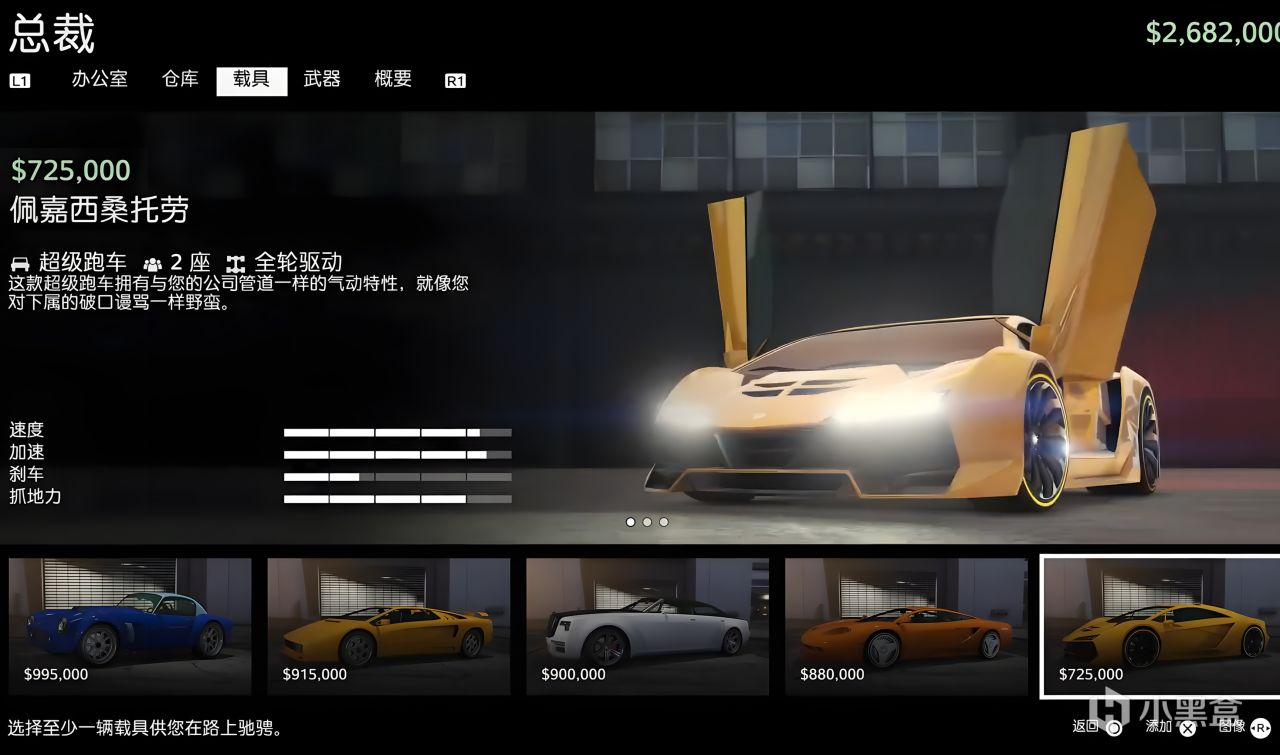Open the 概要 tab
The width and height of the screenshot is (1280, 755).
392,80
